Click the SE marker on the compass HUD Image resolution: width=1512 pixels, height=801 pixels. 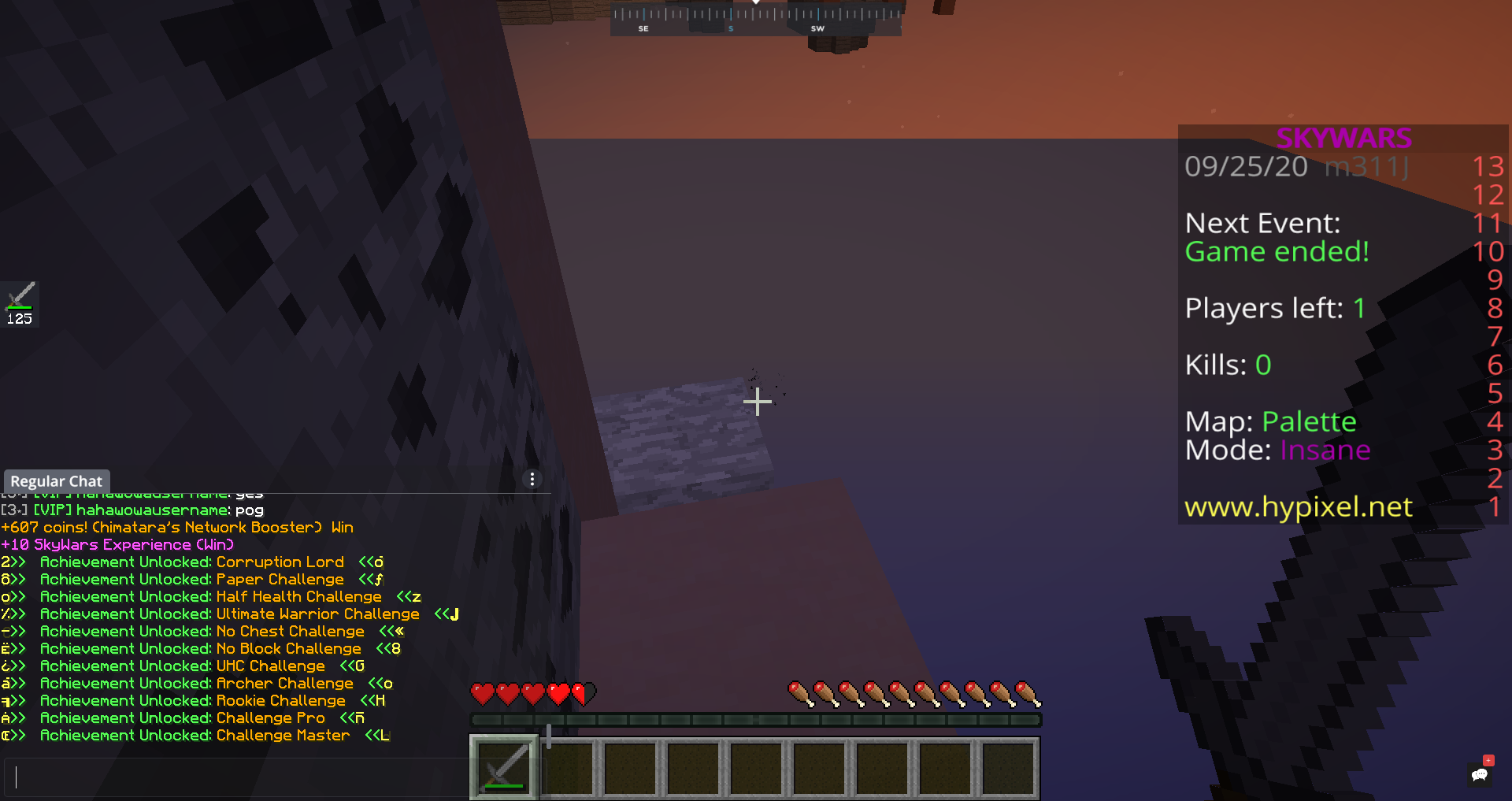pyautogui.click(x=643, y=27)
